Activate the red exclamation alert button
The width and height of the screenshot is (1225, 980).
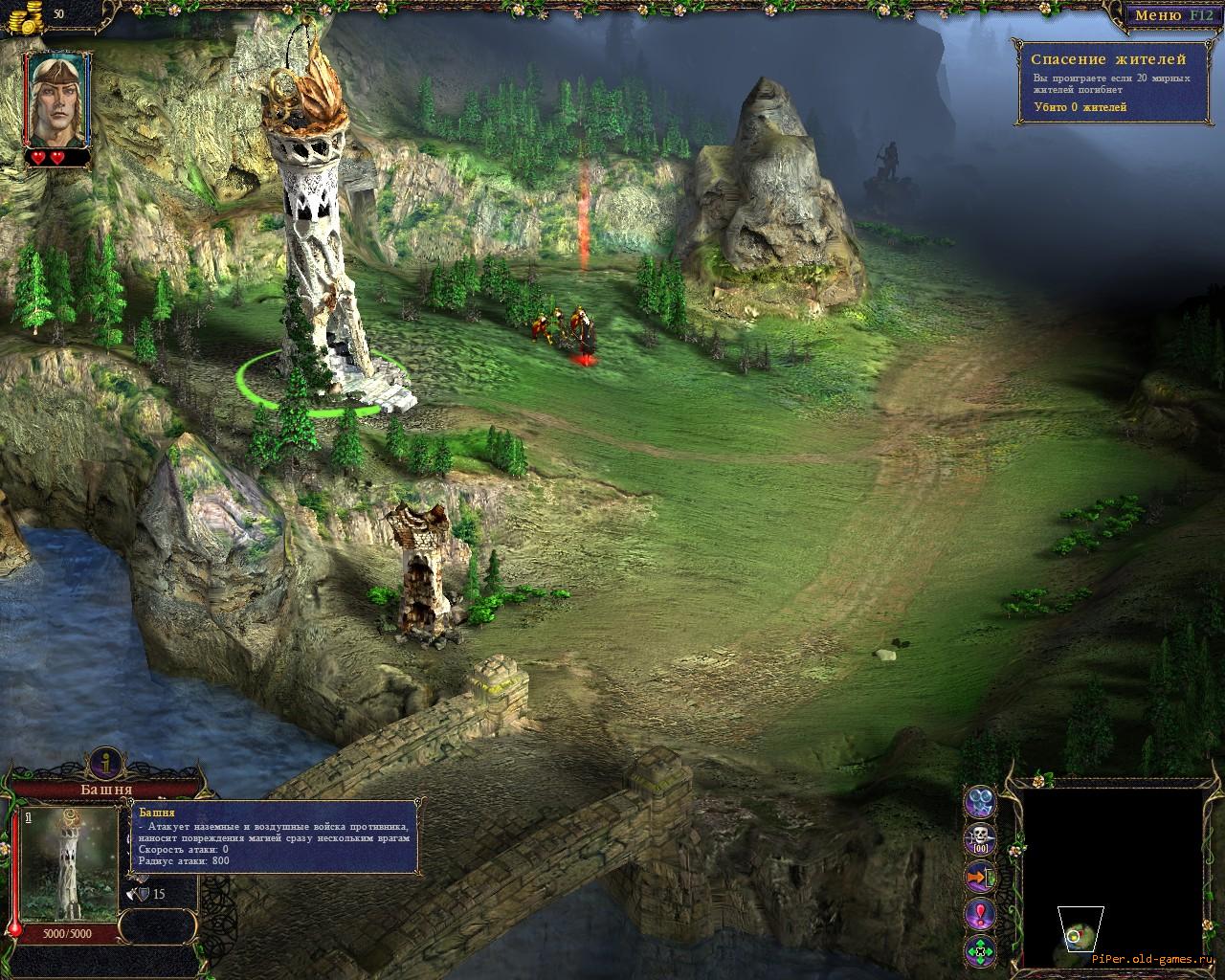[x=980, y=914]
